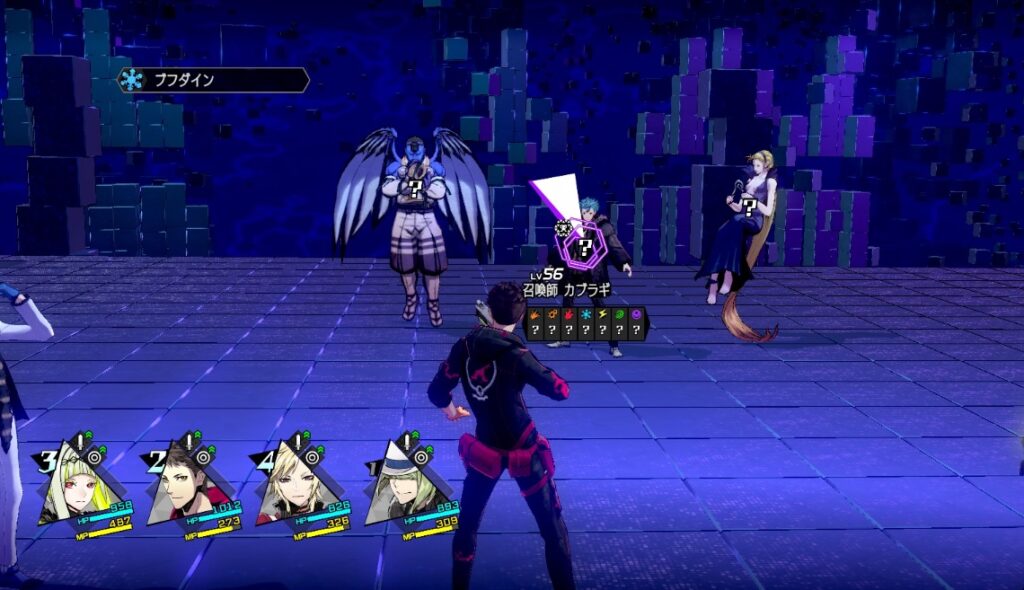Click the ice affinity snowflake icon
This screenshot has width=1024, height=590.
(585, 314)
